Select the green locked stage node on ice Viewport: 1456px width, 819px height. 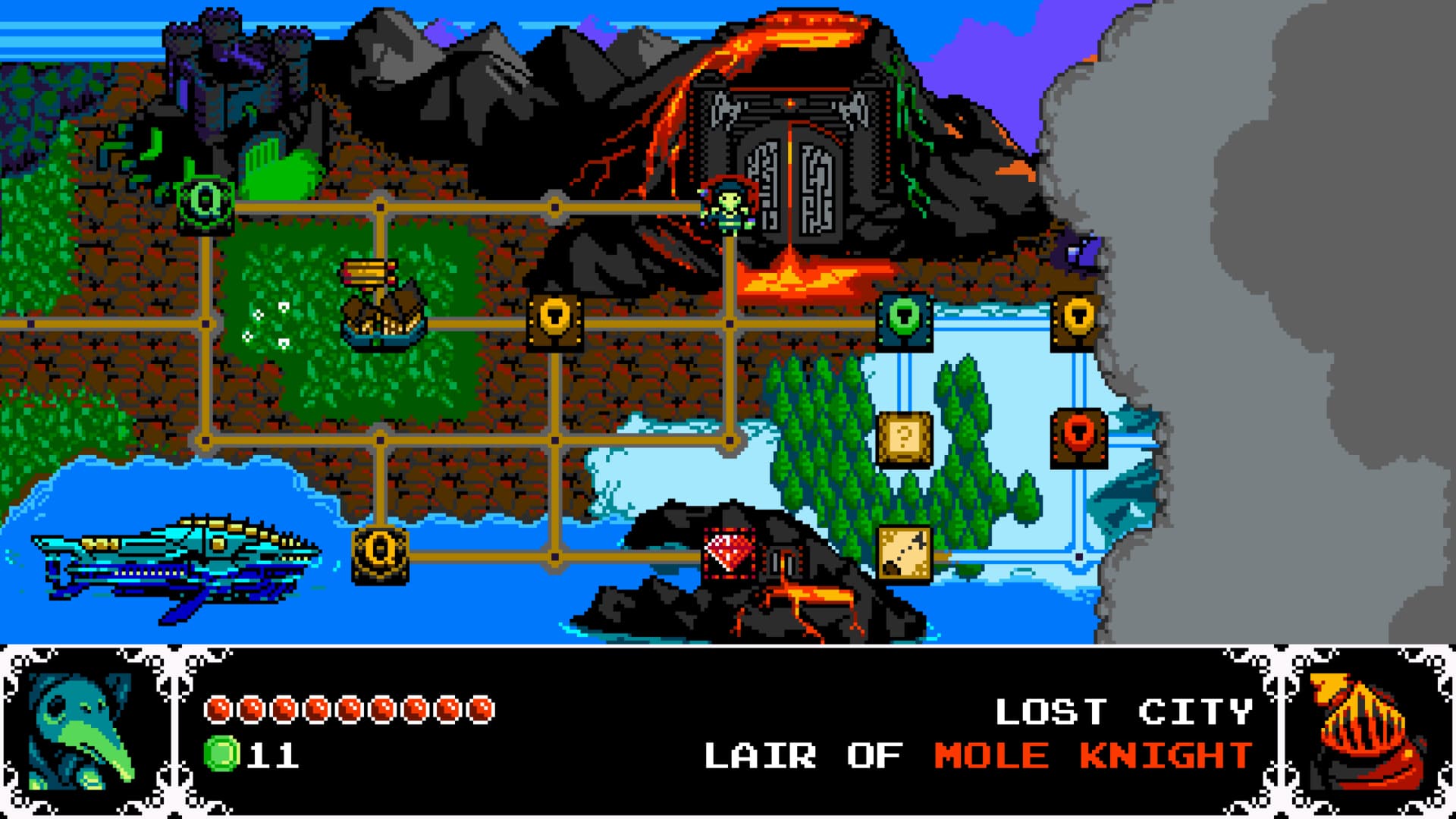pyautogui.click(x=905, y=321)
